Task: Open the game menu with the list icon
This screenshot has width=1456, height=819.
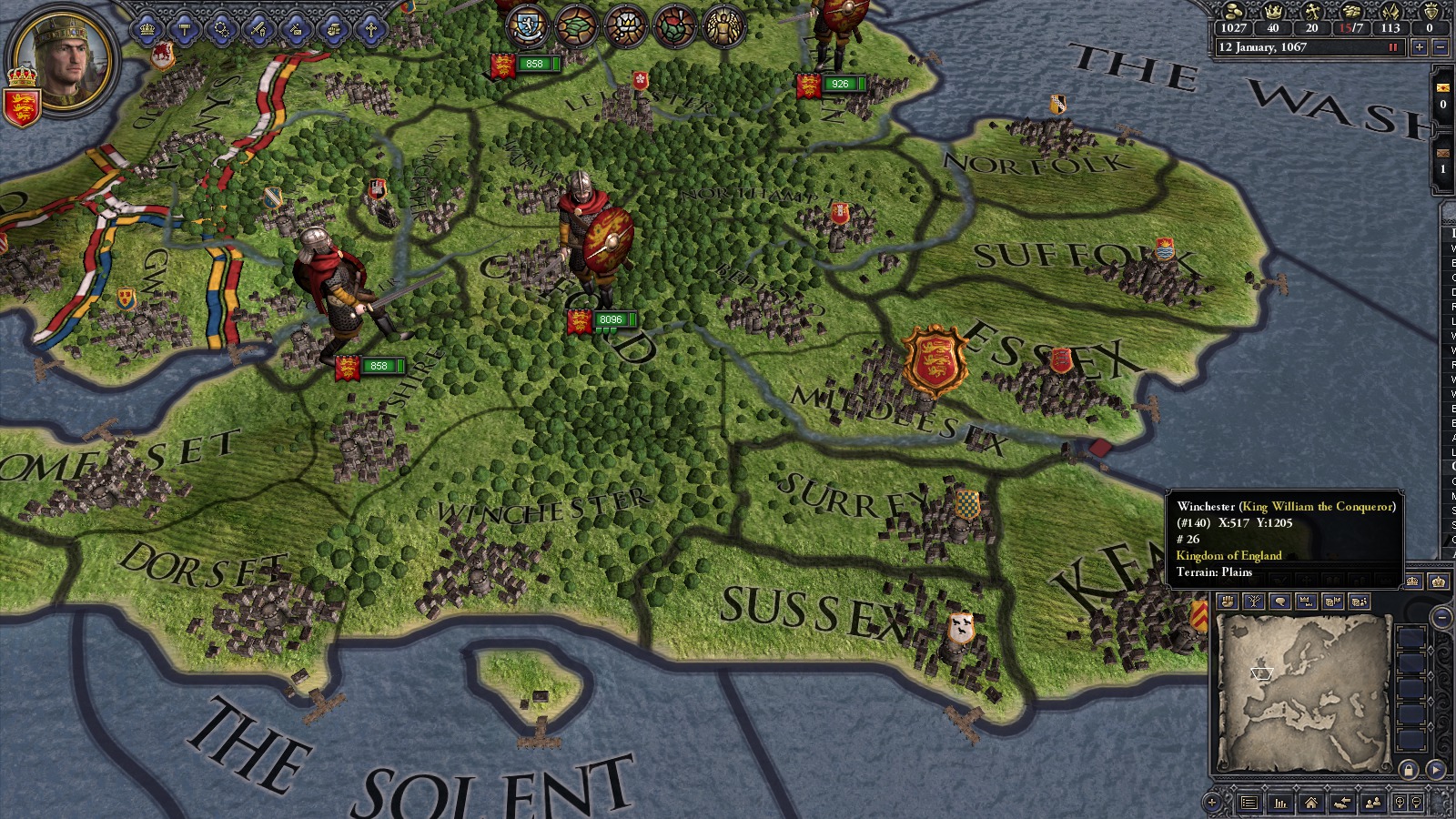Action: click(x=1248, y=803)
